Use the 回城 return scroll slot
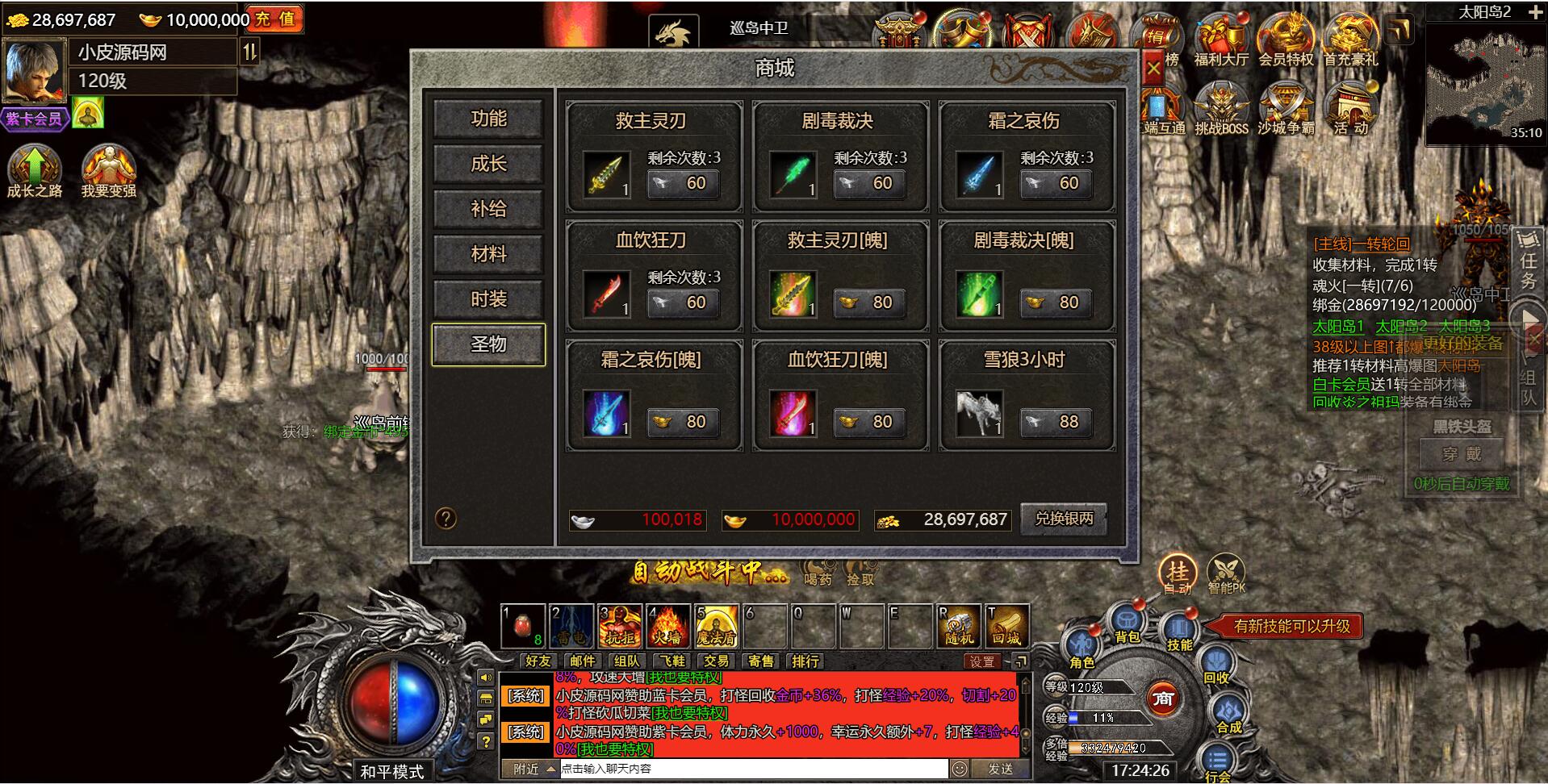Screen dimensions: 1548x784 [1006, 626]
